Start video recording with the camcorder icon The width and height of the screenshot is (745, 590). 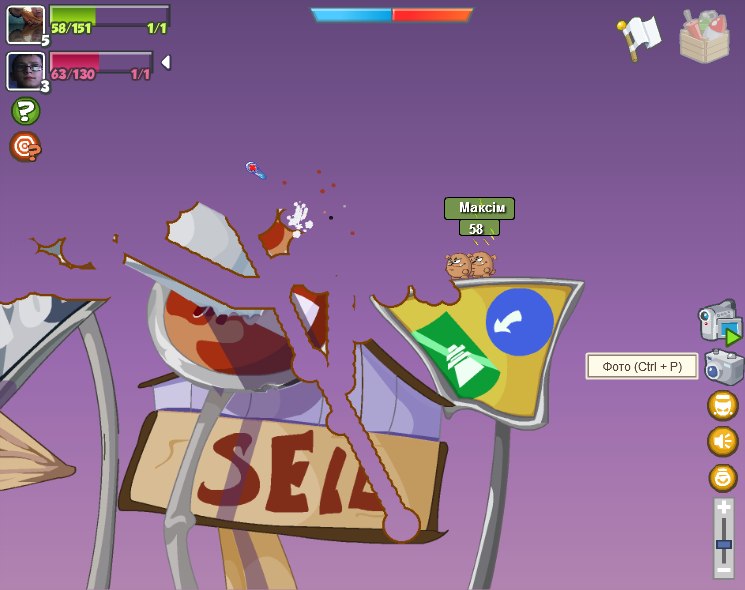point(719,323)
